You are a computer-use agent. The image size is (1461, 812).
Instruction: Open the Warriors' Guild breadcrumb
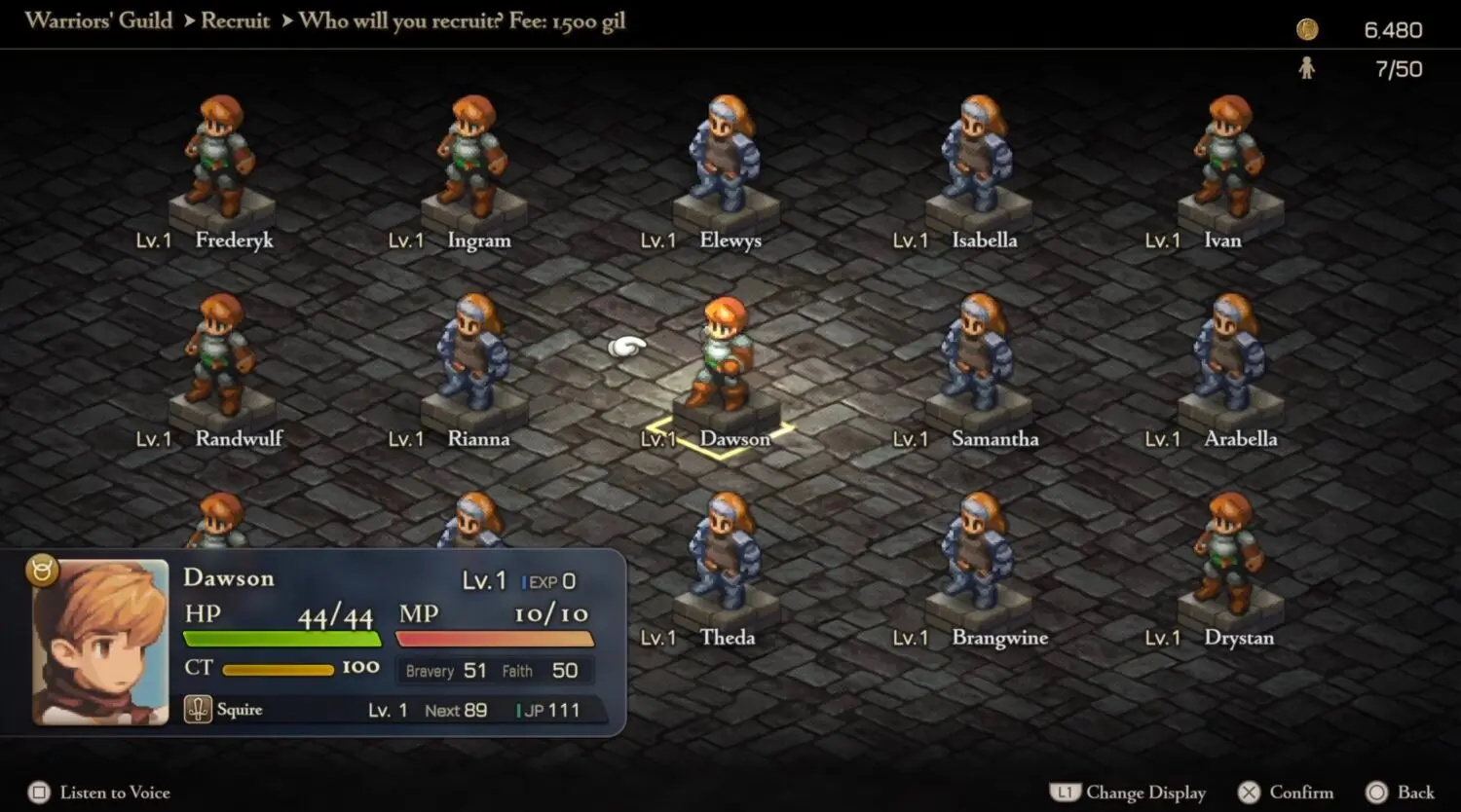[98, 21]
